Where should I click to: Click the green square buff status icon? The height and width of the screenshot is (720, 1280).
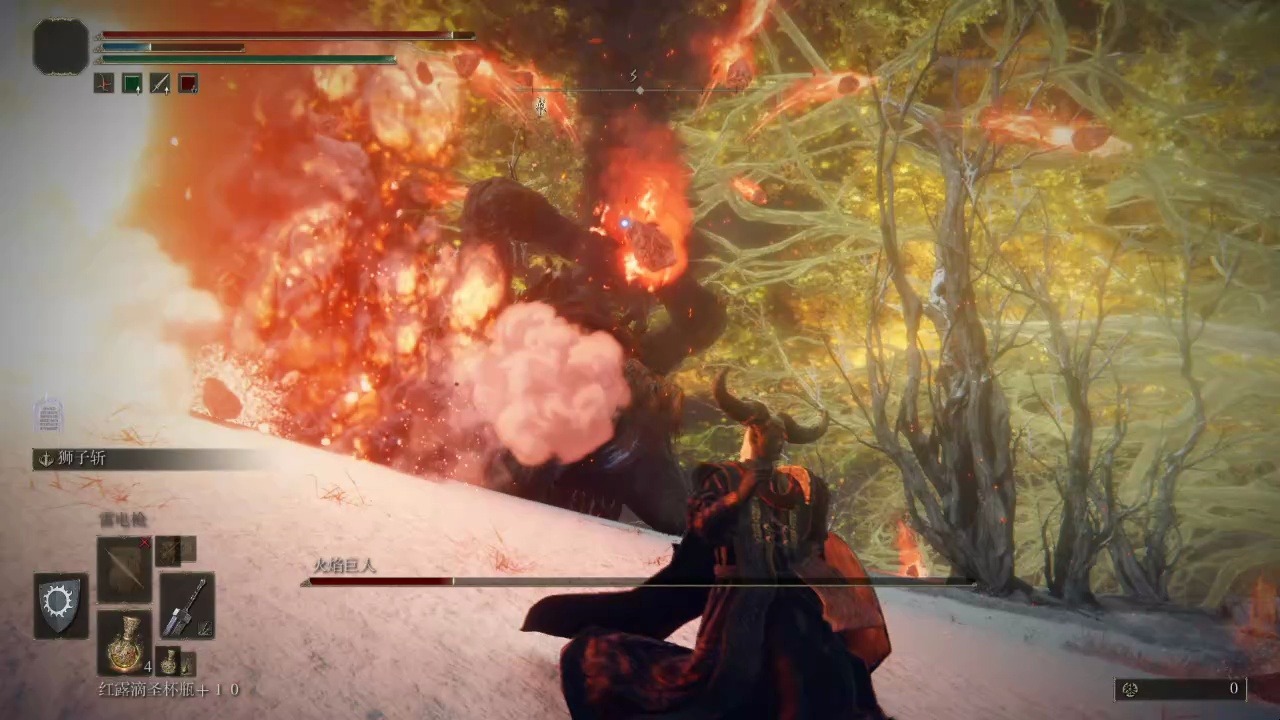pos(132,83)
